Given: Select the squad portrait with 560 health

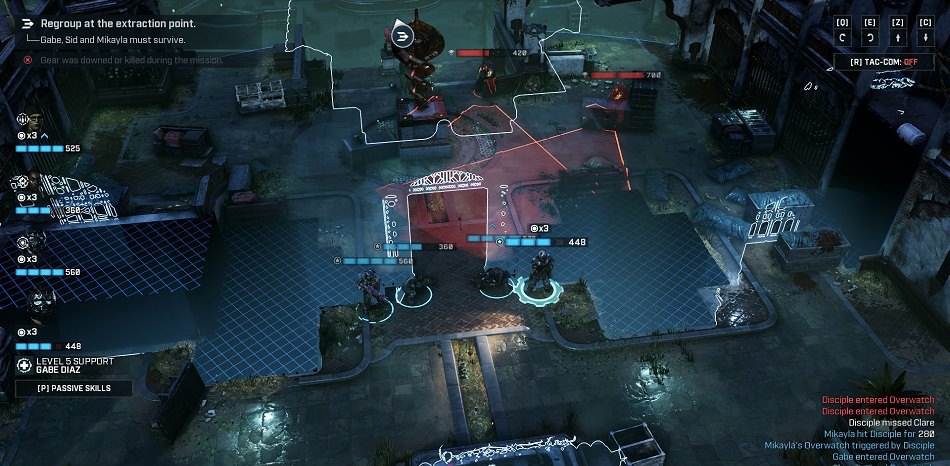Looking at the screenshot, I should click(x=30, y=243).
